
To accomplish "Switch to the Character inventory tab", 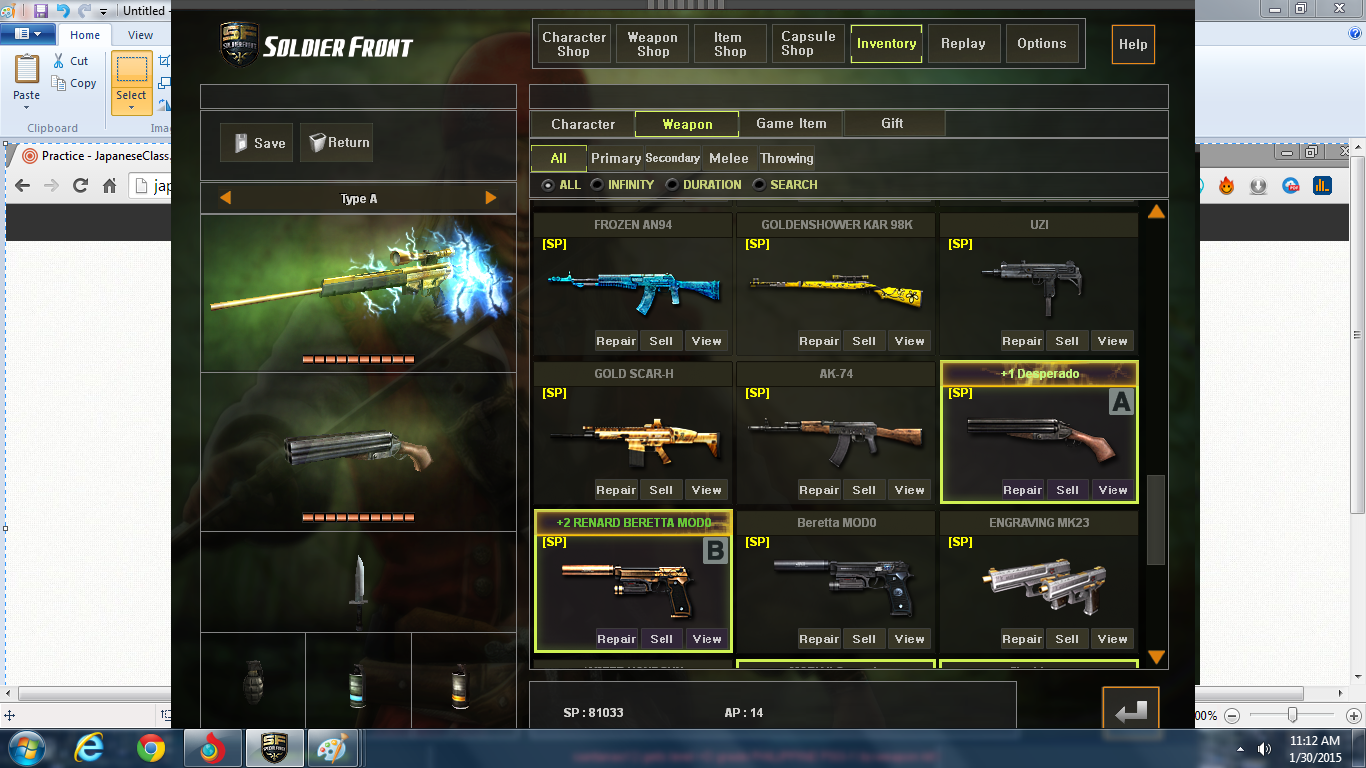I will pyautogui.click(x=583, y=124).
